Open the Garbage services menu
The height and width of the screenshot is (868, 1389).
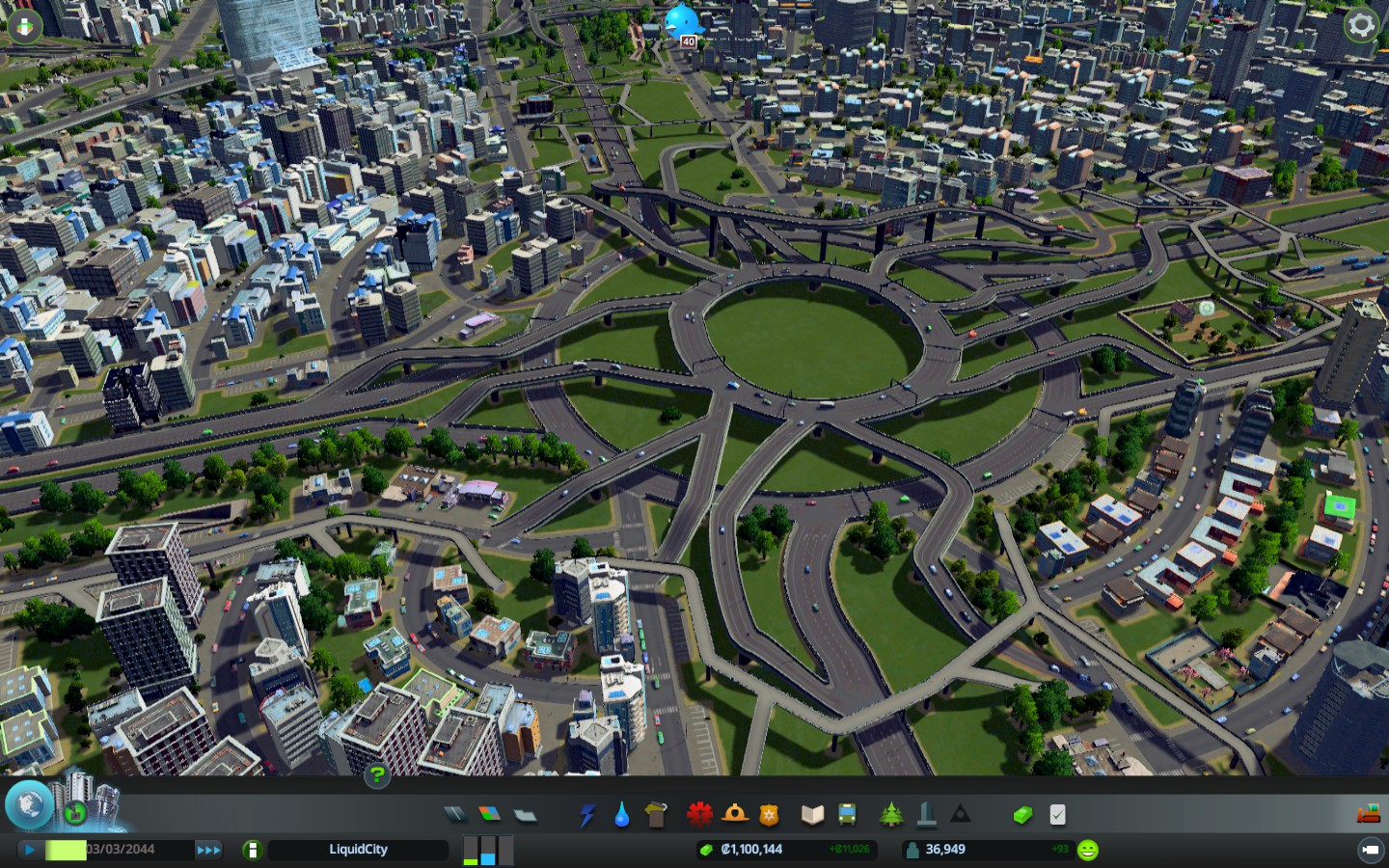click(x=657, y=815)
